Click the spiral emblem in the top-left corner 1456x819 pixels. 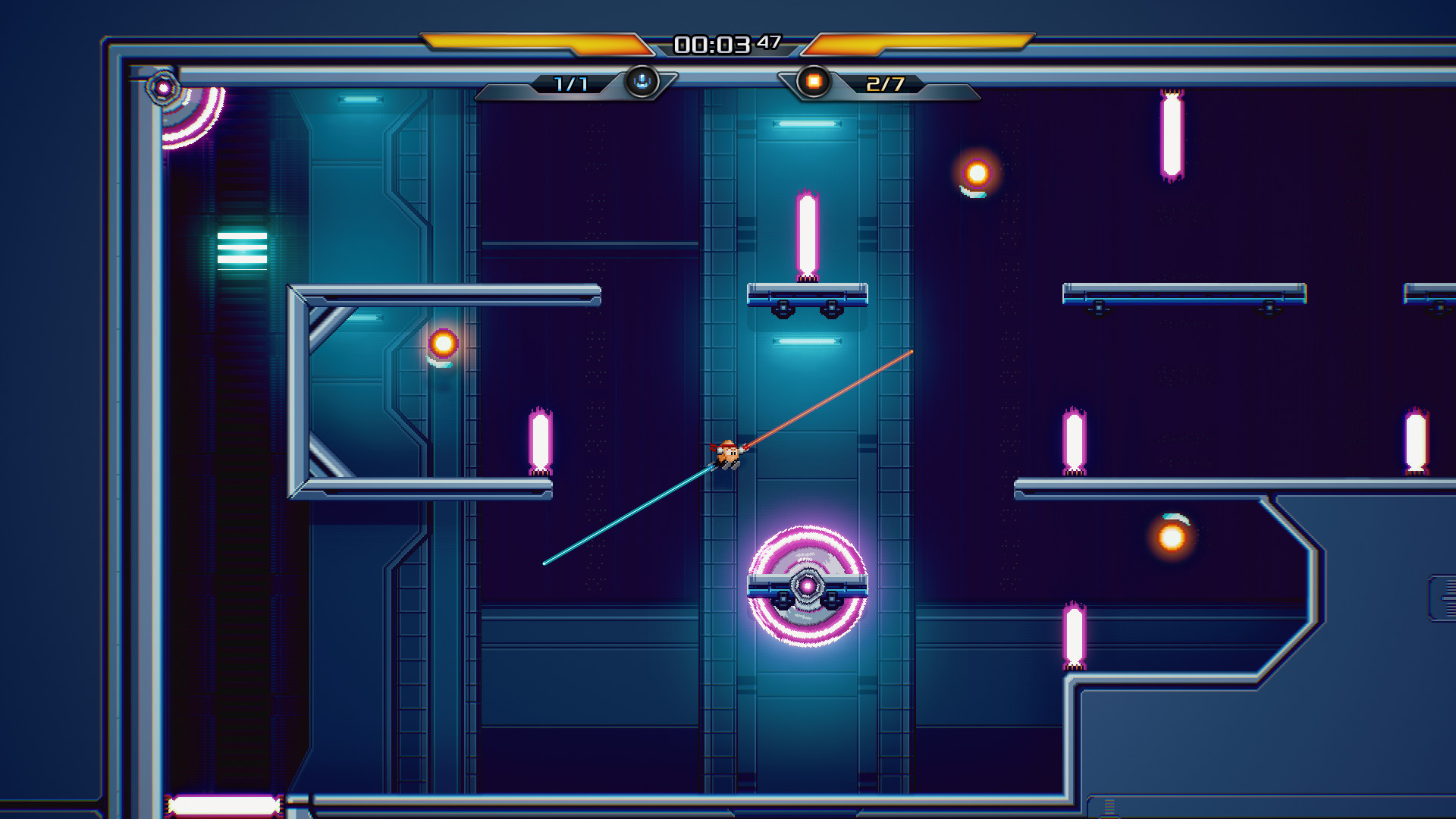164,88
